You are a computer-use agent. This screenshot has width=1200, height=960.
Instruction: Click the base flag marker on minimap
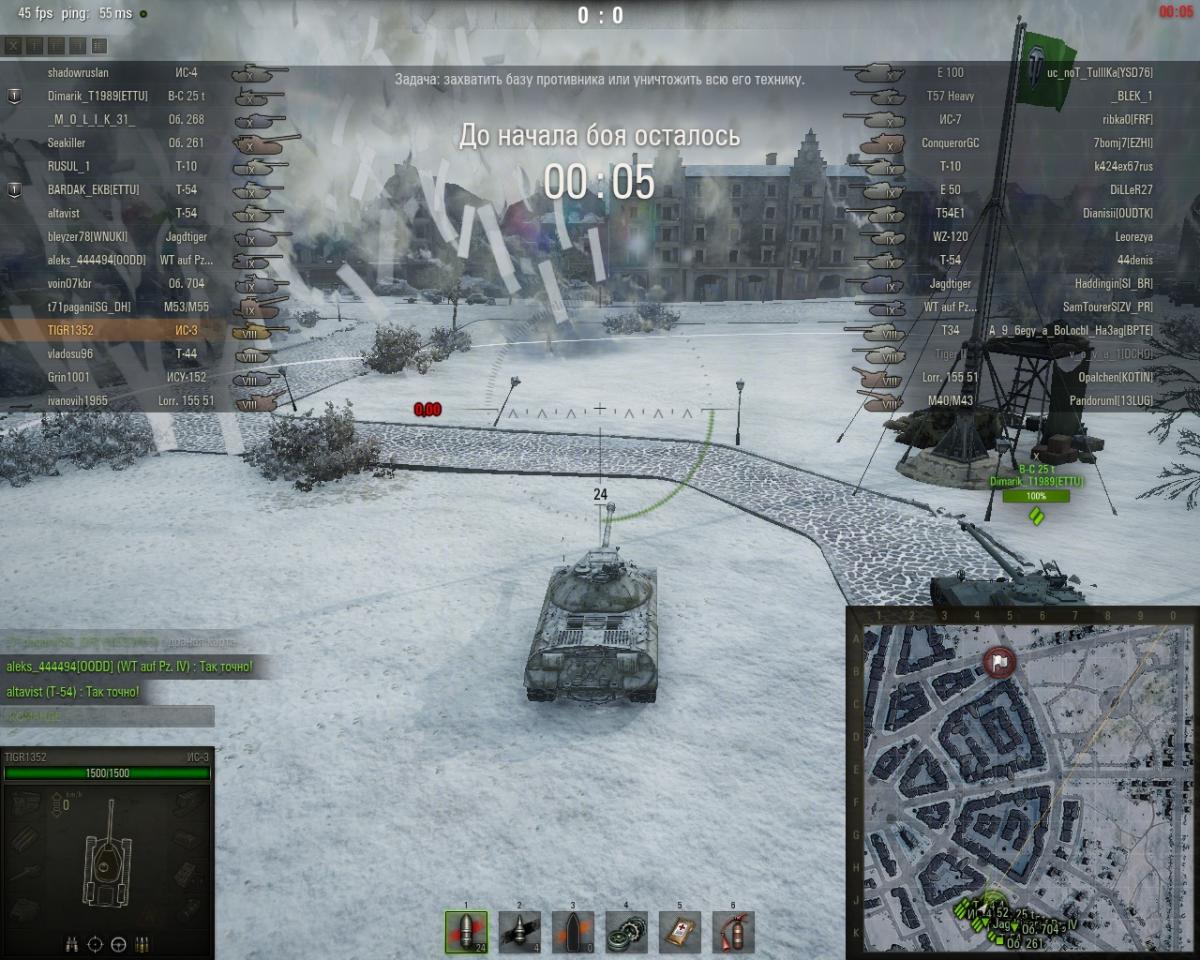999,662
